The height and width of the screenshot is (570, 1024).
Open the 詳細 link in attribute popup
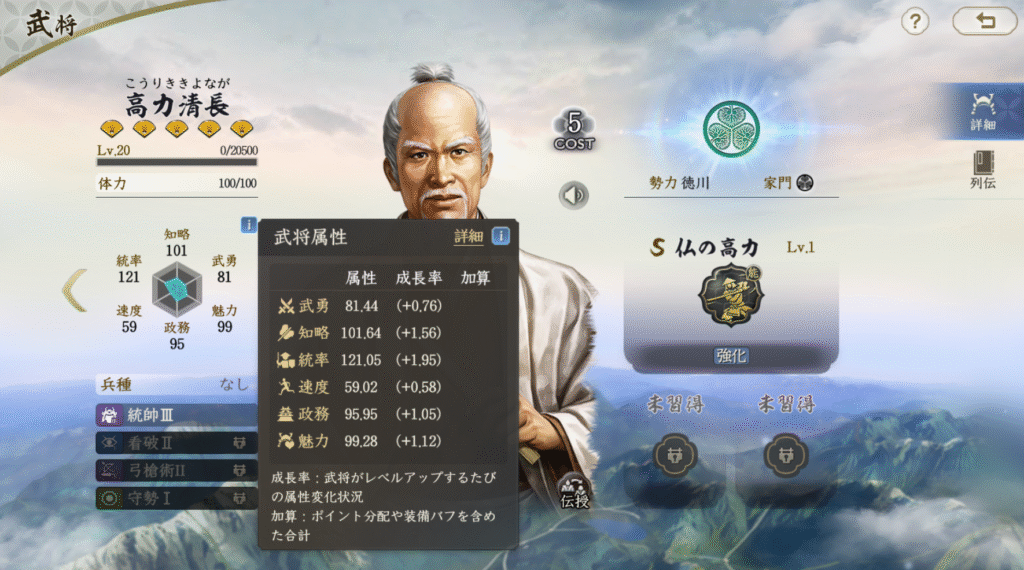tap(468, 237)
